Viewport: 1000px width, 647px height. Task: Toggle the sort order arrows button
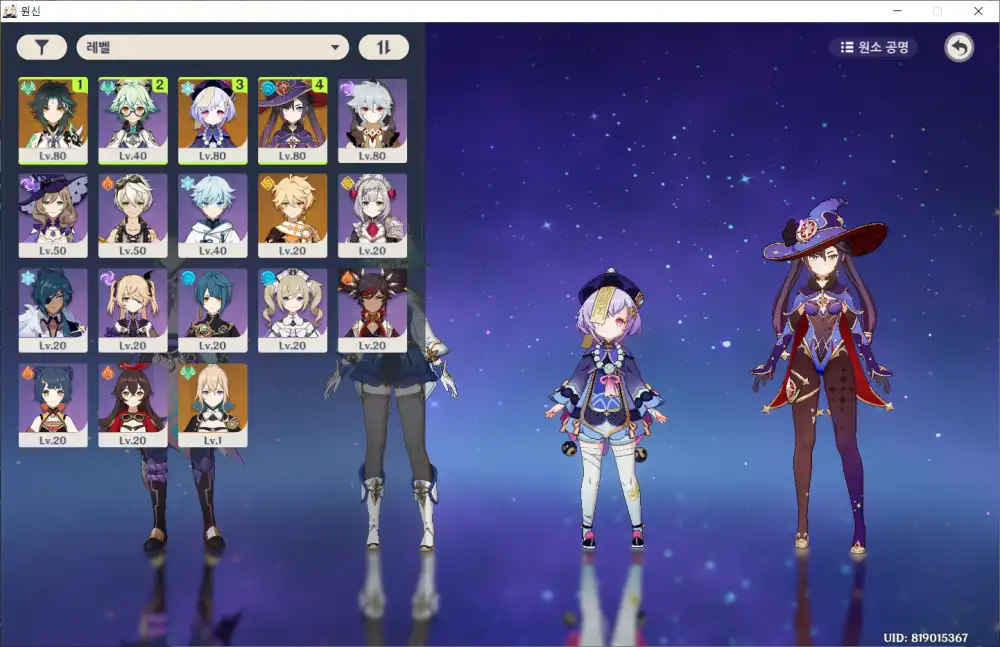(x=384, y=47)
